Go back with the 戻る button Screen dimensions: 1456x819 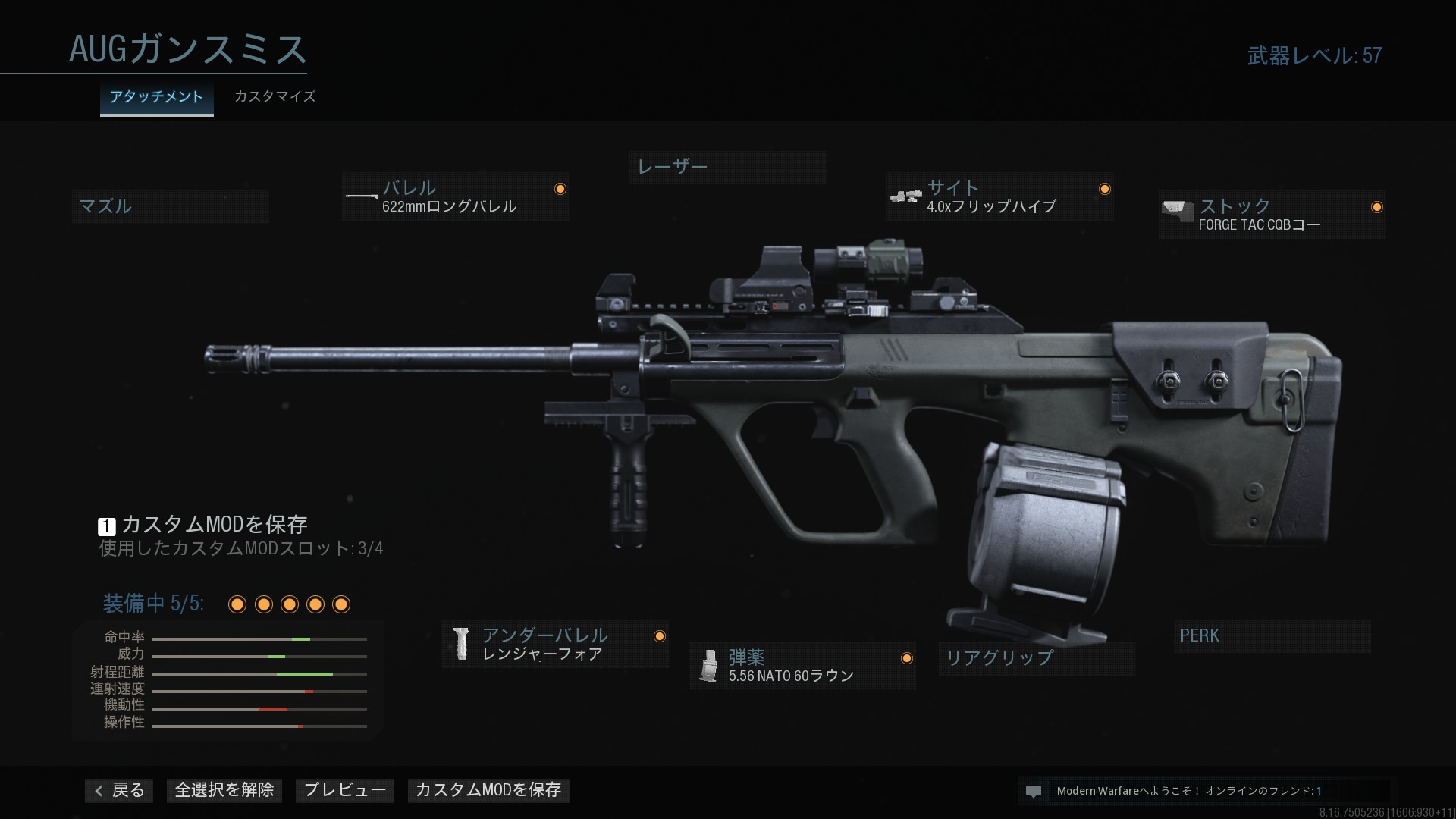click(119, 791)
